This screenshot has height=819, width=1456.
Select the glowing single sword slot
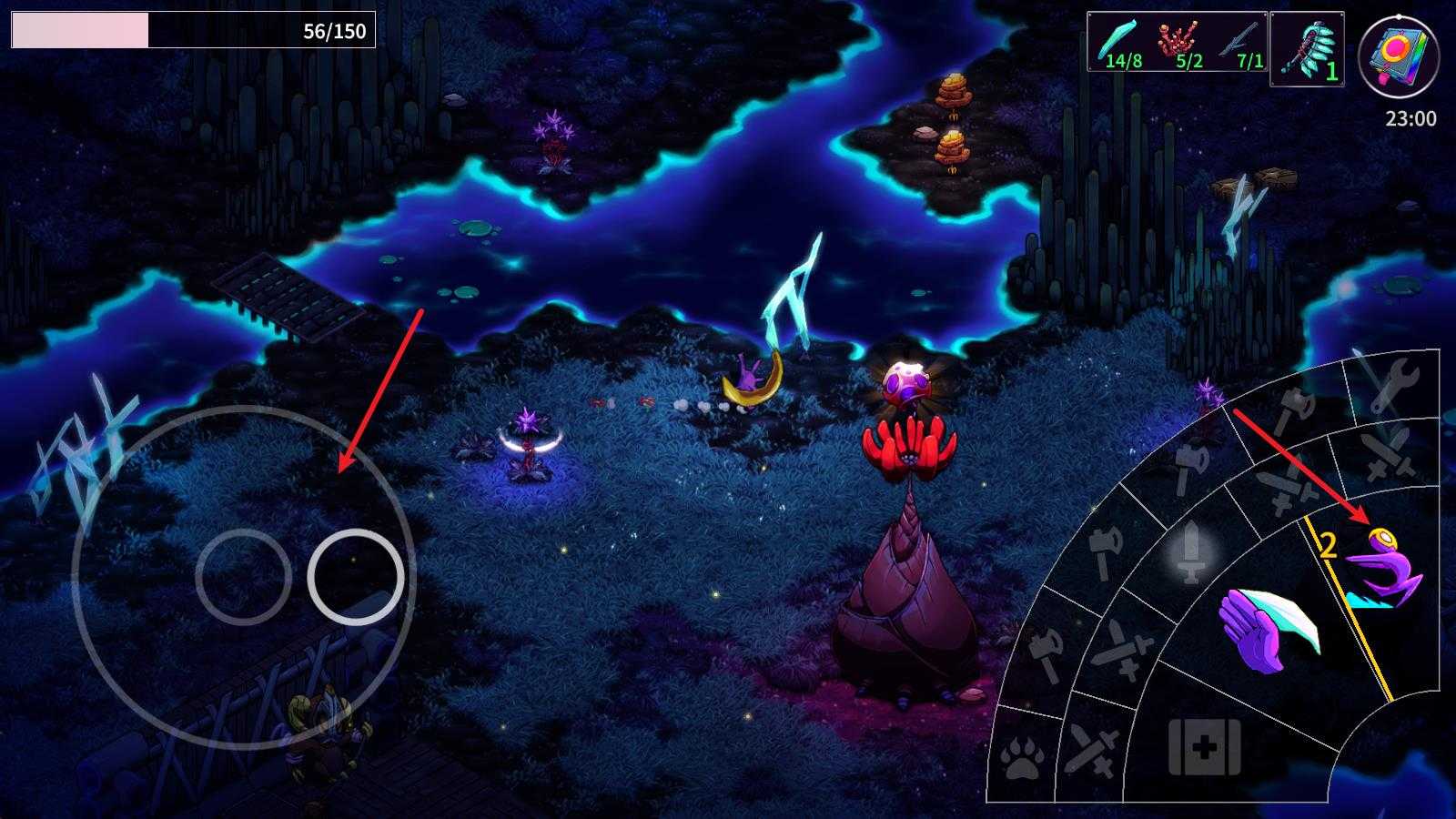[x=1190, y=551]
